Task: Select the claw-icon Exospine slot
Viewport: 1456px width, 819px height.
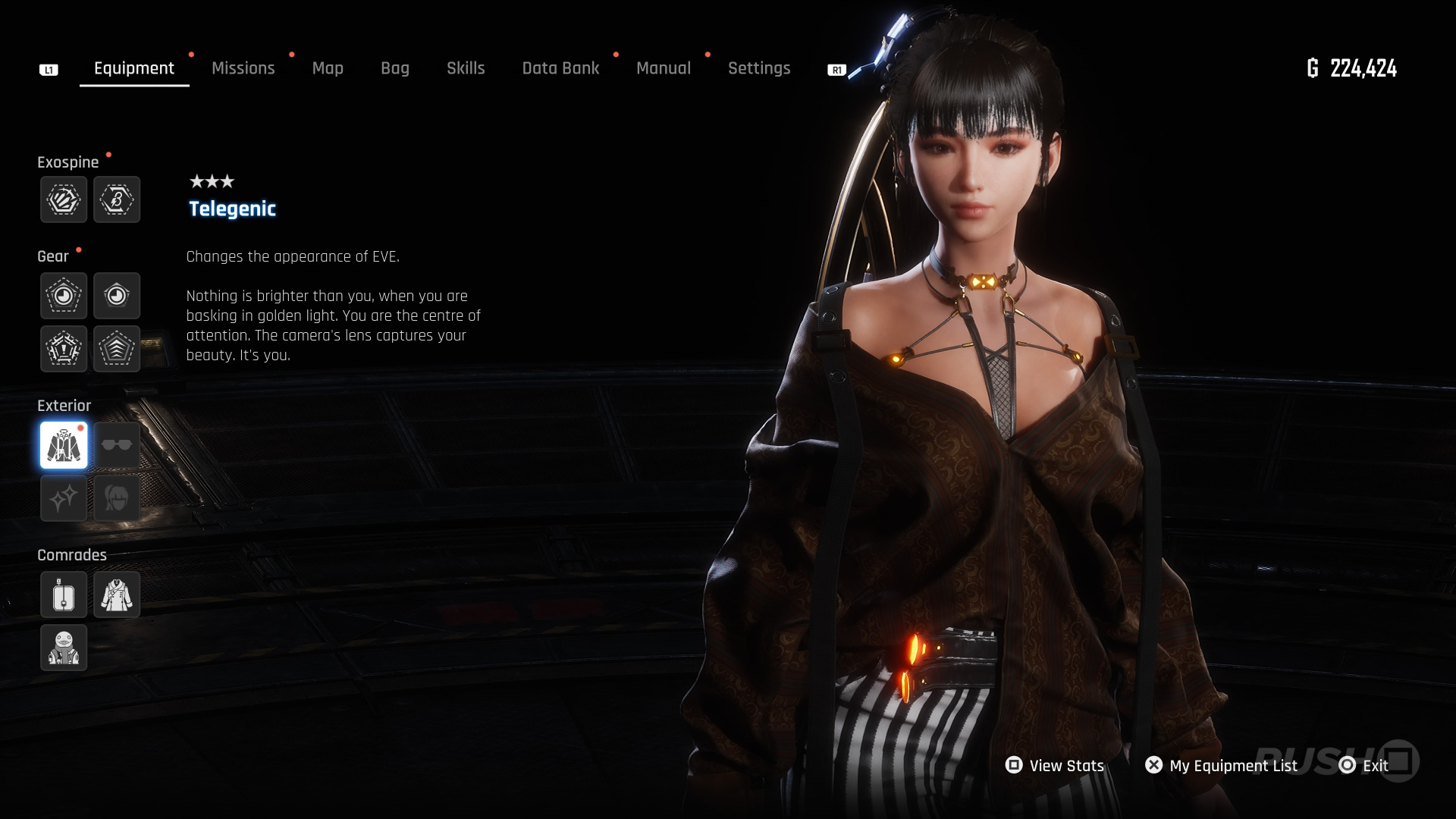Action: (x=64, y=199)
